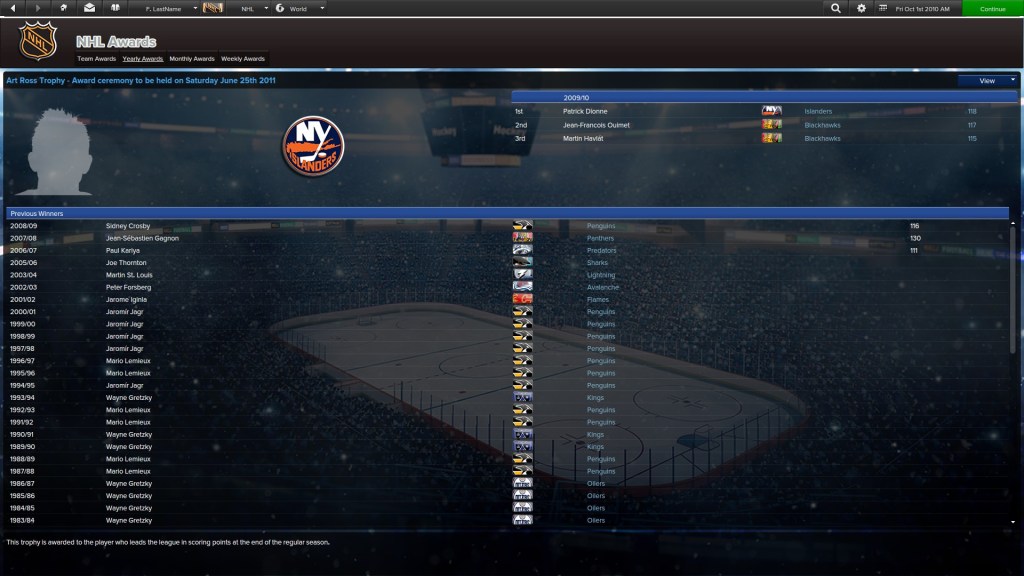The width and height of the screenshot is (1024, 576).
Task: Click the calendar icon beside the date
Action: click(x=883, y=8)
